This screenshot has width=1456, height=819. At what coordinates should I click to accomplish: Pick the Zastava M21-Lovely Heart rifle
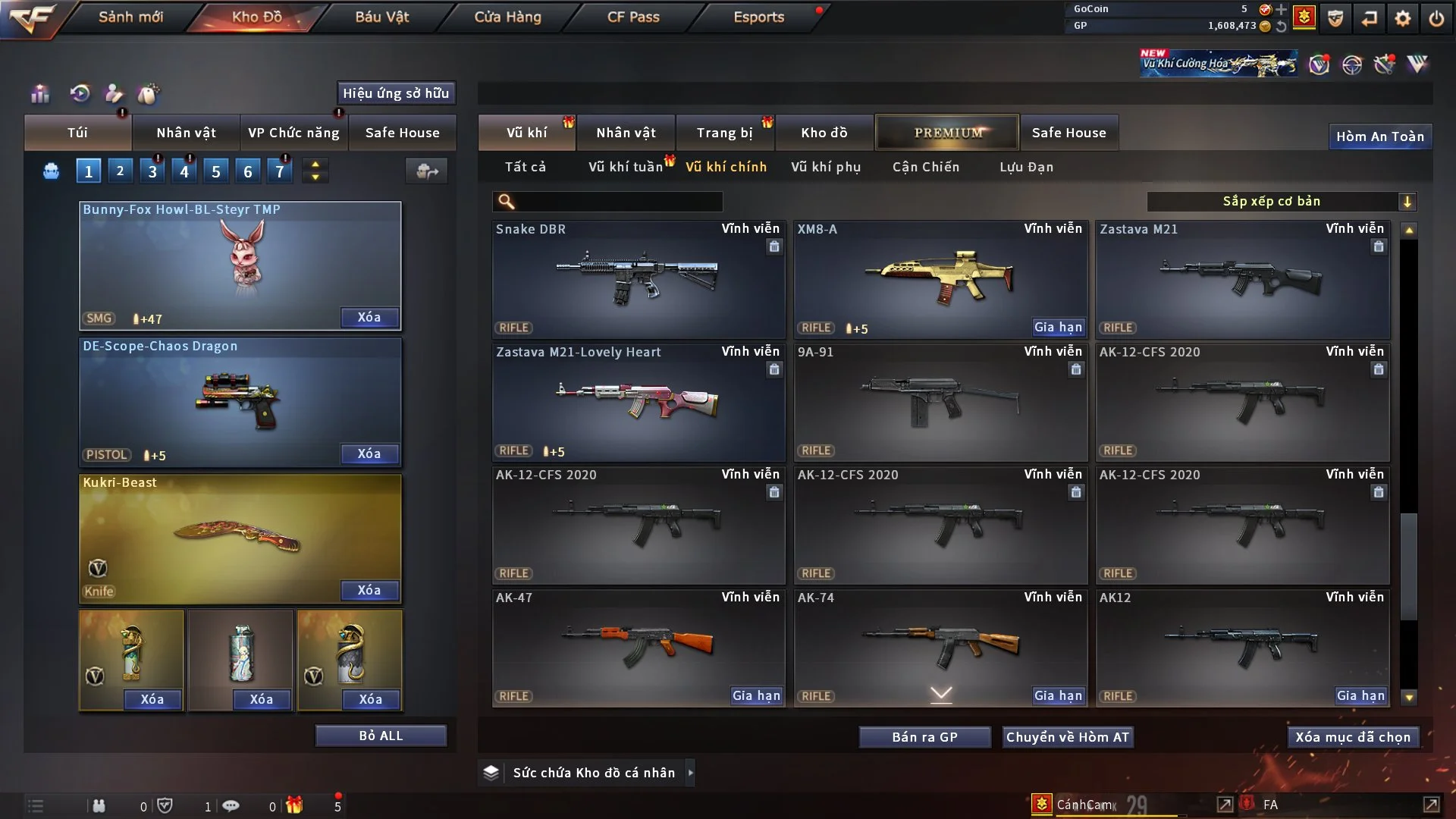[638, 402]
